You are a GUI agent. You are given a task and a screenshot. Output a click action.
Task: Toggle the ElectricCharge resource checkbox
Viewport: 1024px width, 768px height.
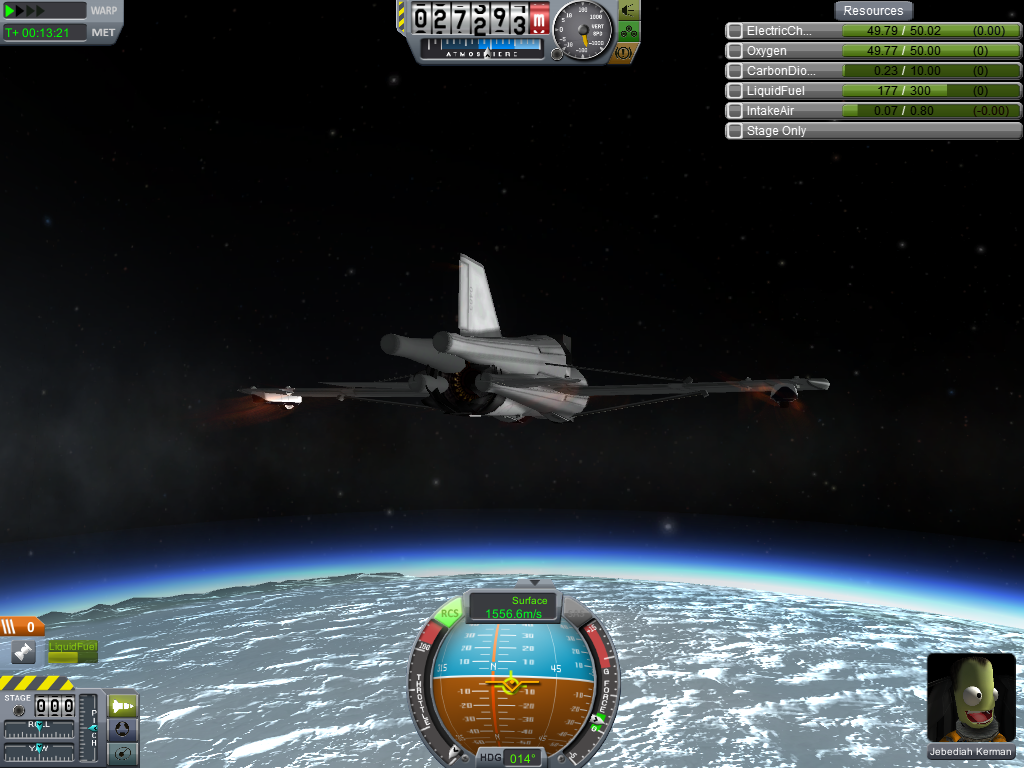coord(735,31)
